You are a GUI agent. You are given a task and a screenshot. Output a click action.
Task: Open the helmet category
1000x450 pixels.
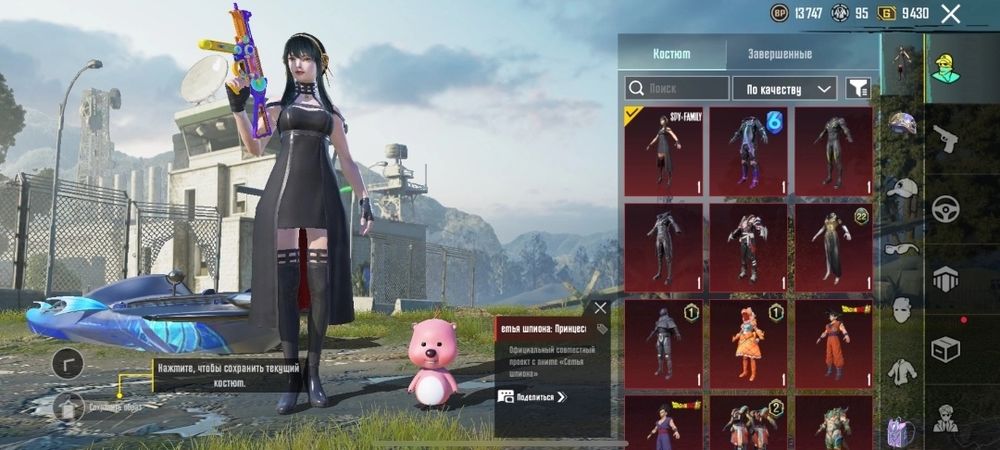pyautogui.click(x=903, y=124)
